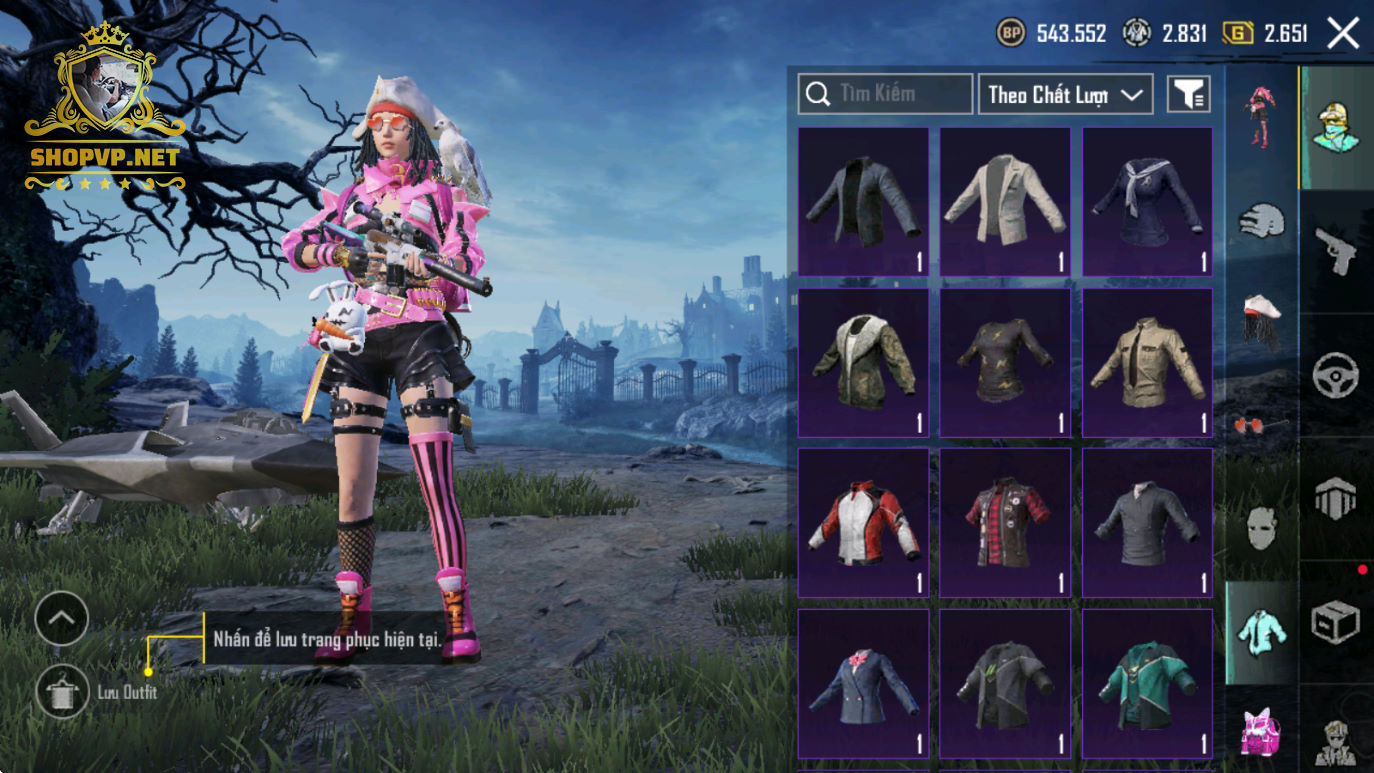1374x773 pixels.
Task: Open the Theo Chất Lượng sort dropdown
Action: pos(1065,95)
